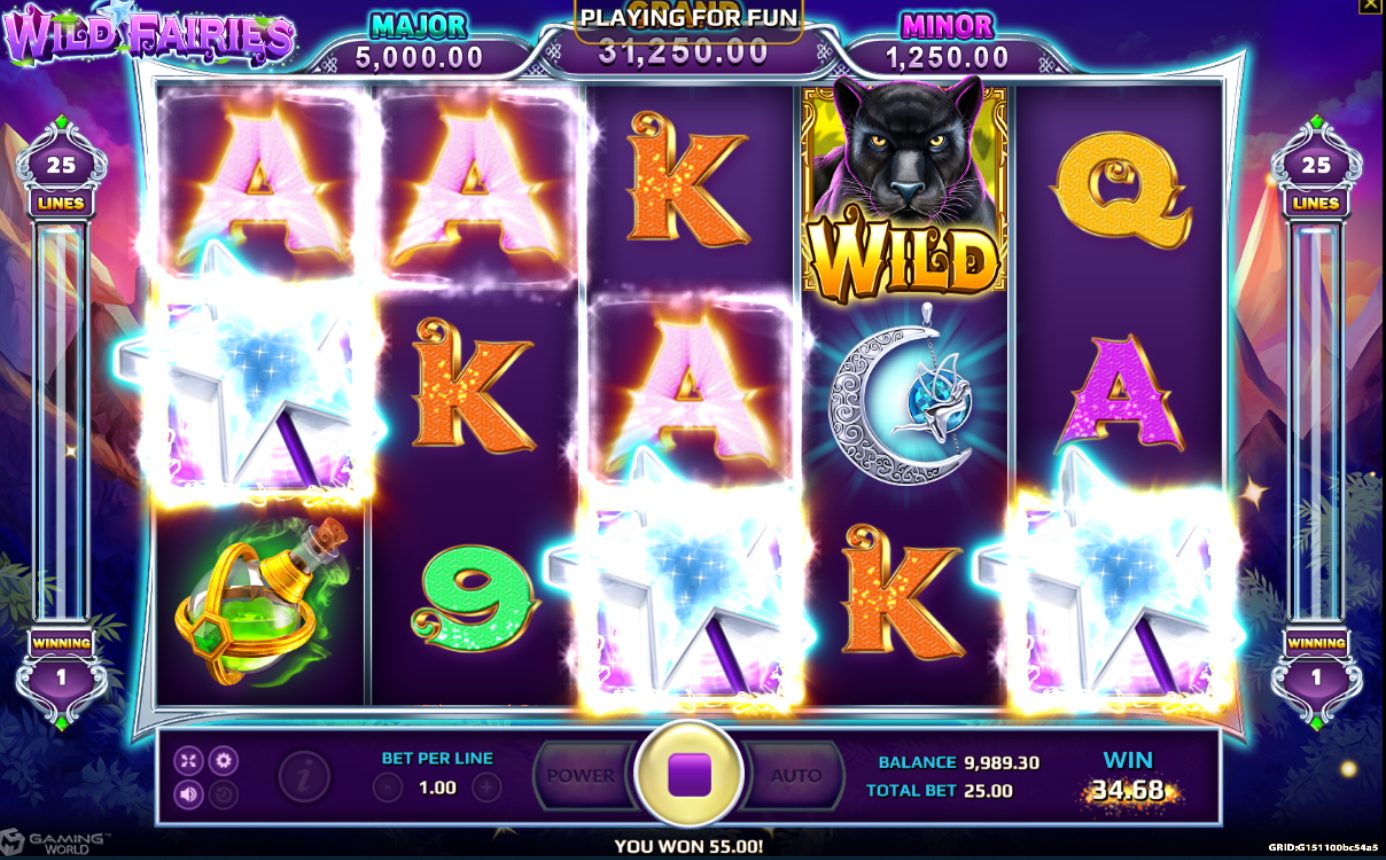The image size is (1386, 860).
Task: Enable POWER spin mode
Action: [x=580, y=775]
